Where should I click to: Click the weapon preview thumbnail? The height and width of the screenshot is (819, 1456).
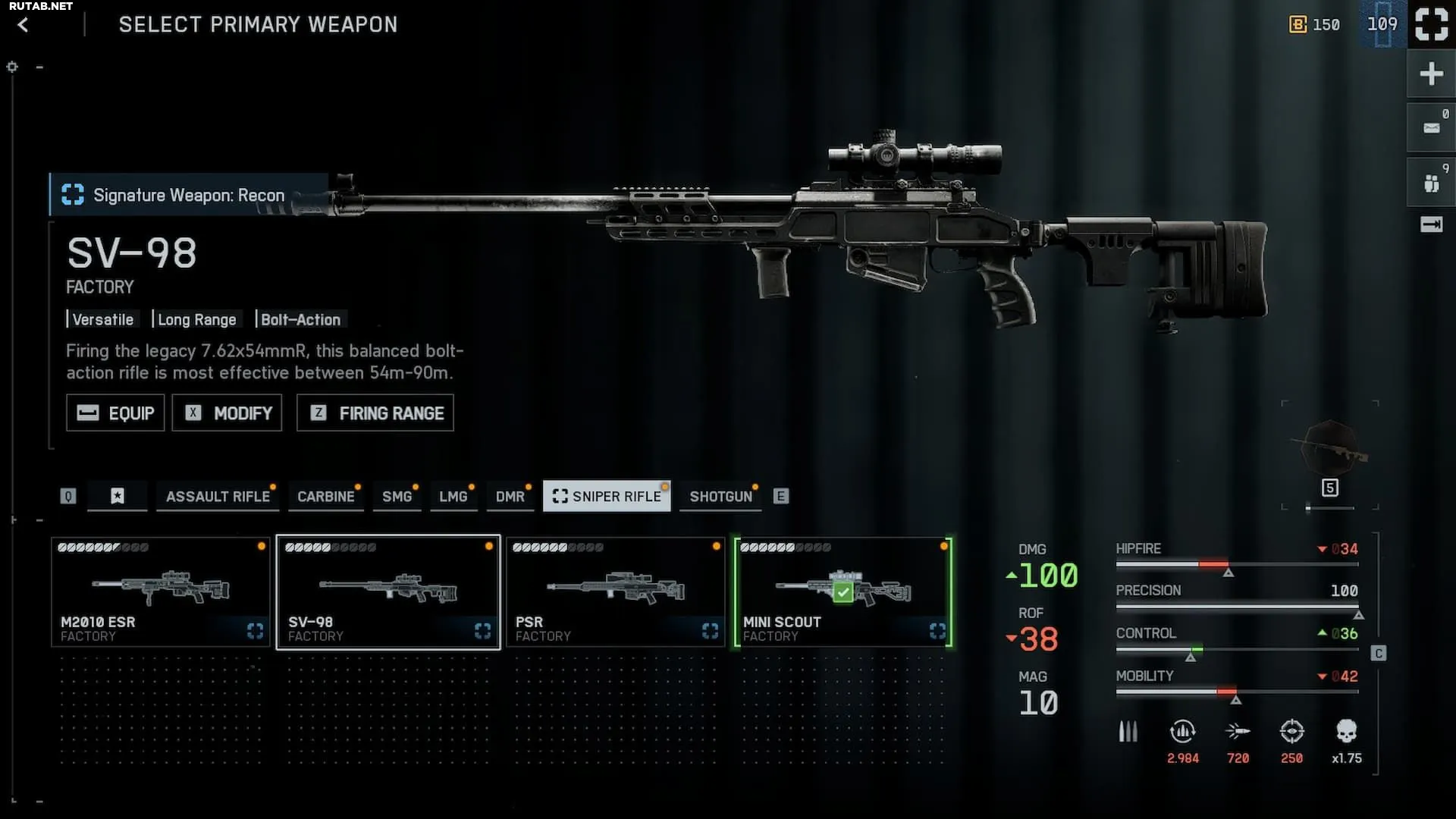[x=1330, y=450]
